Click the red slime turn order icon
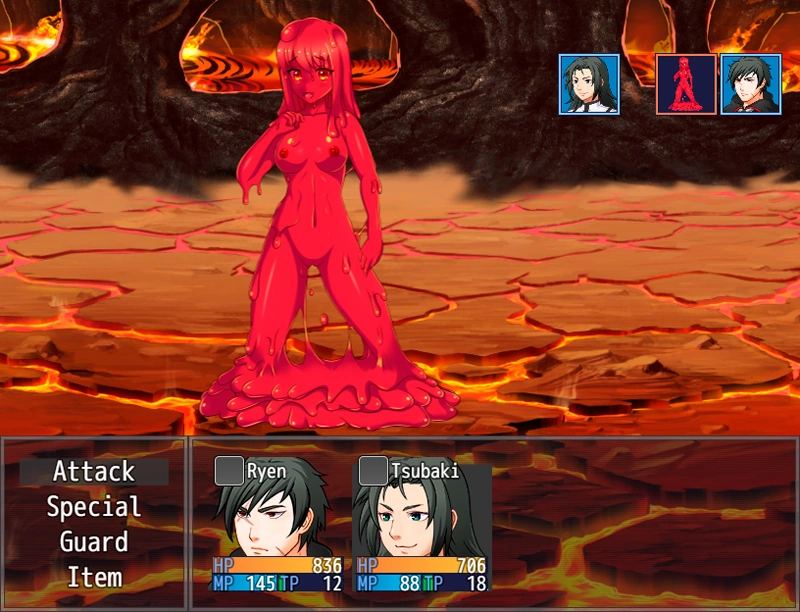800x612 pixels. [686, 84]
